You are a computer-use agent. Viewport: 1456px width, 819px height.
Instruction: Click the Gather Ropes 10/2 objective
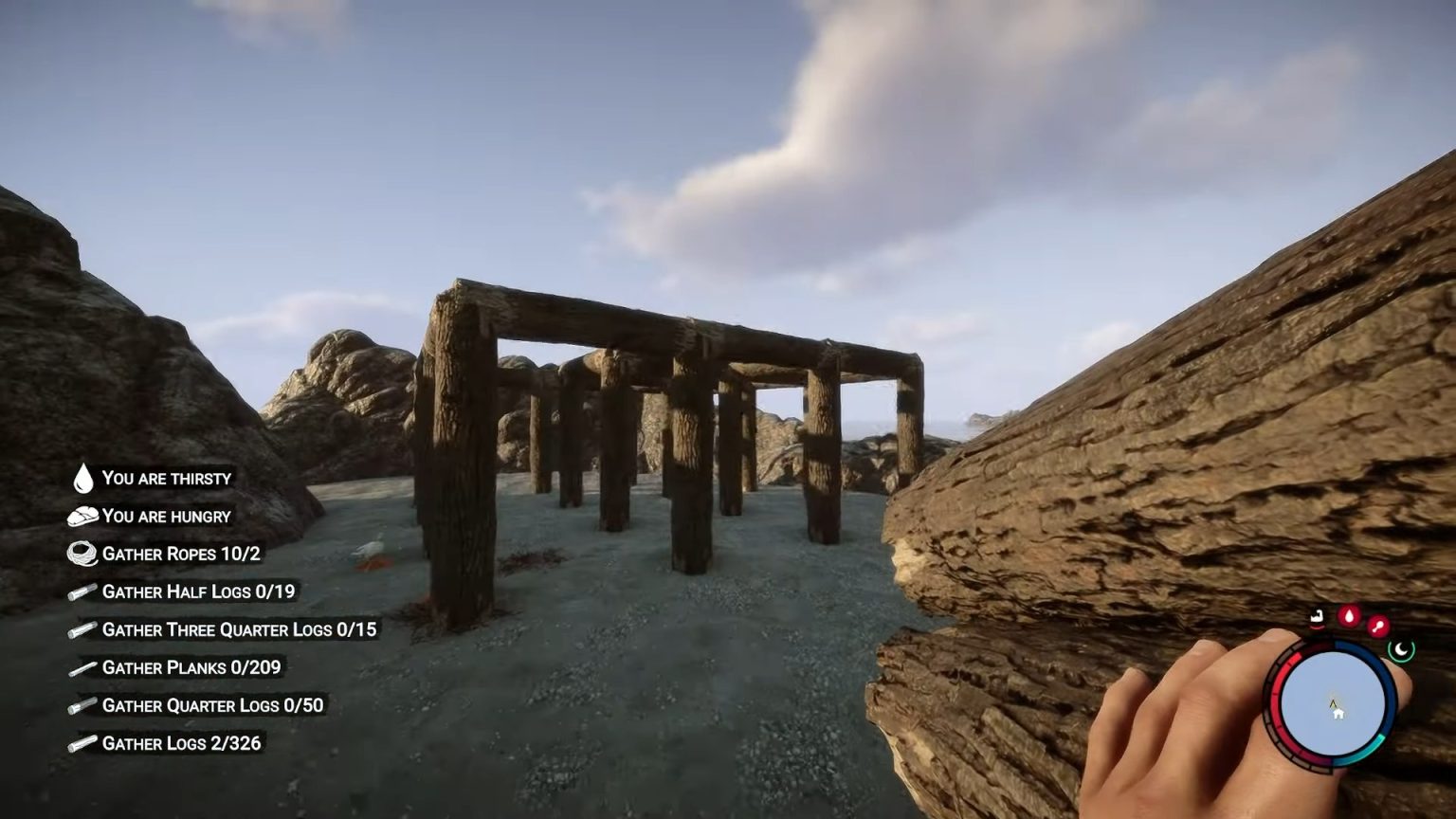[180, 554]
